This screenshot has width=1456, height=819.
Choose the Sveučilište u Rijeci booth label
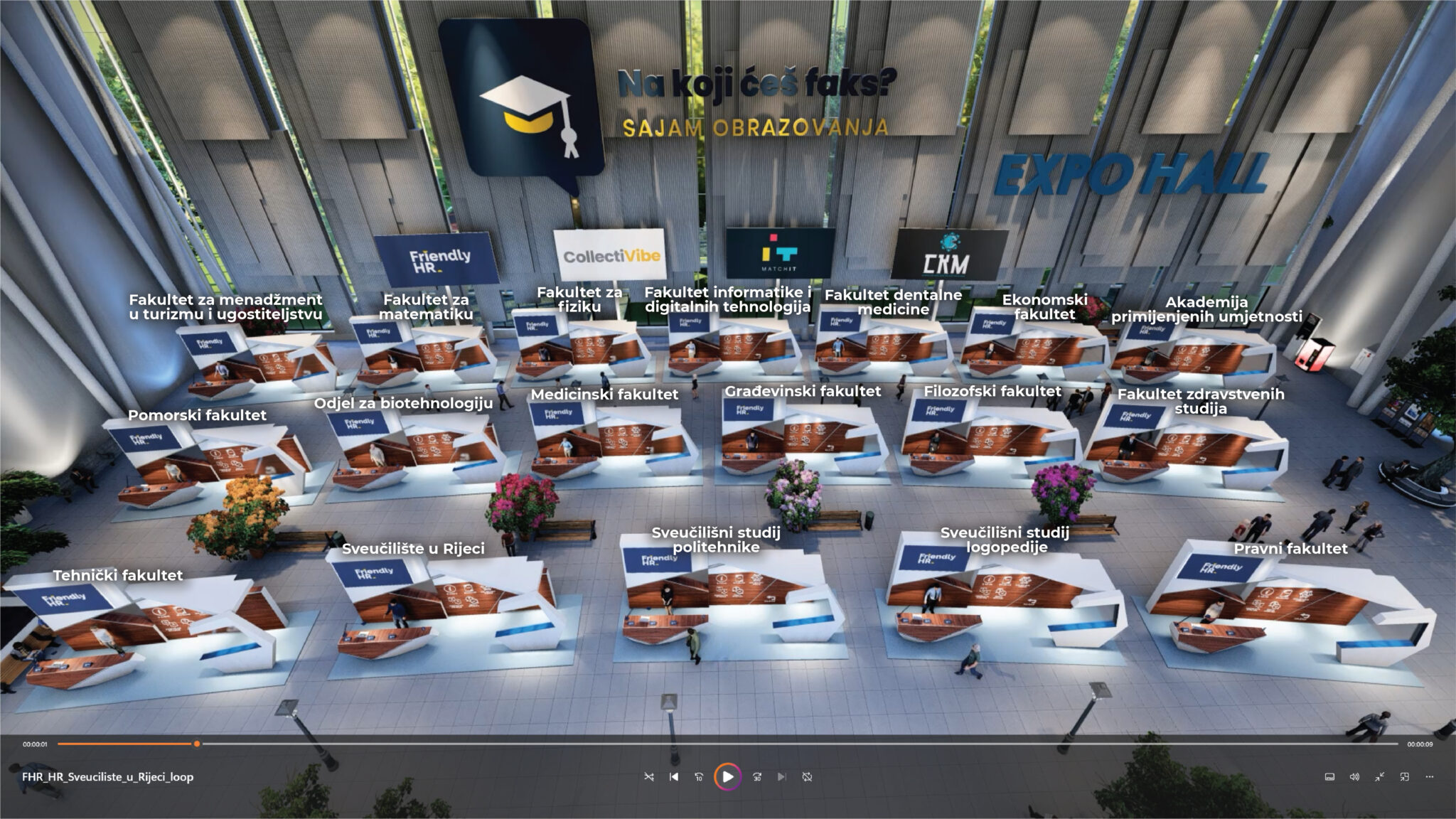(x=413, y=549)
